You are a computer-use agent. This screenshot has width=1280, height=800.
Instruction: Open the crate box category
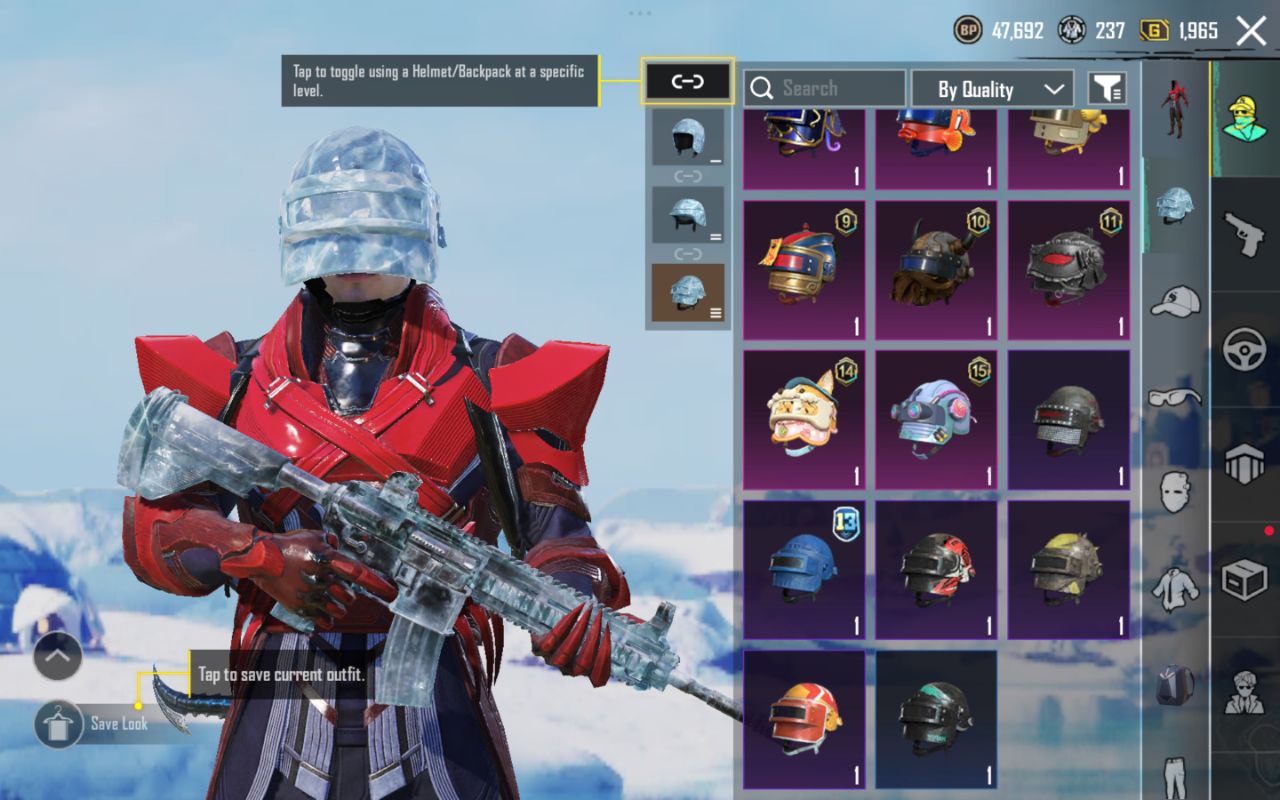coord(1245,579)
